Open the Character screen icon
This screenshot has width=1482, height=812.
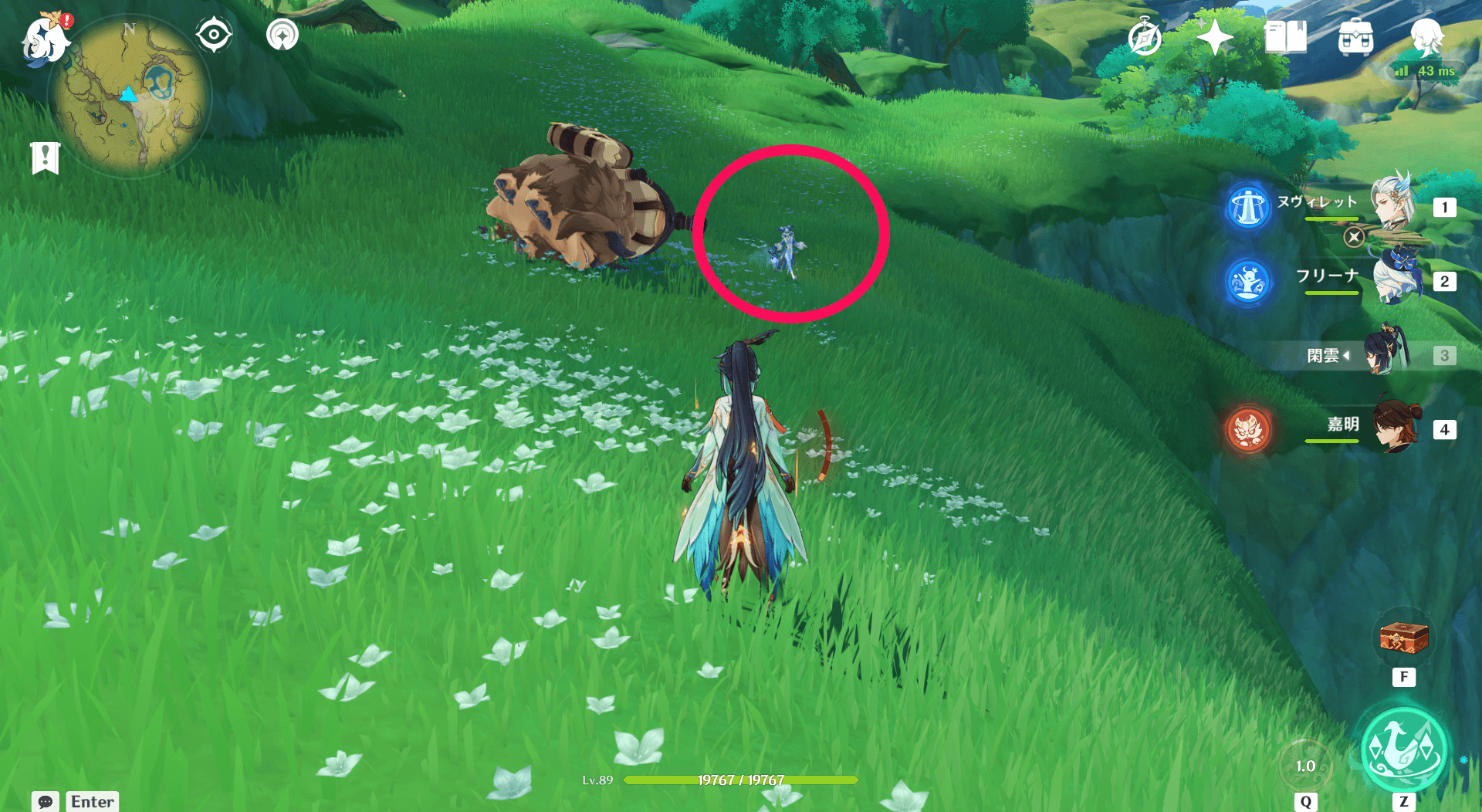pyautogui.click(x=1428, y=37)
